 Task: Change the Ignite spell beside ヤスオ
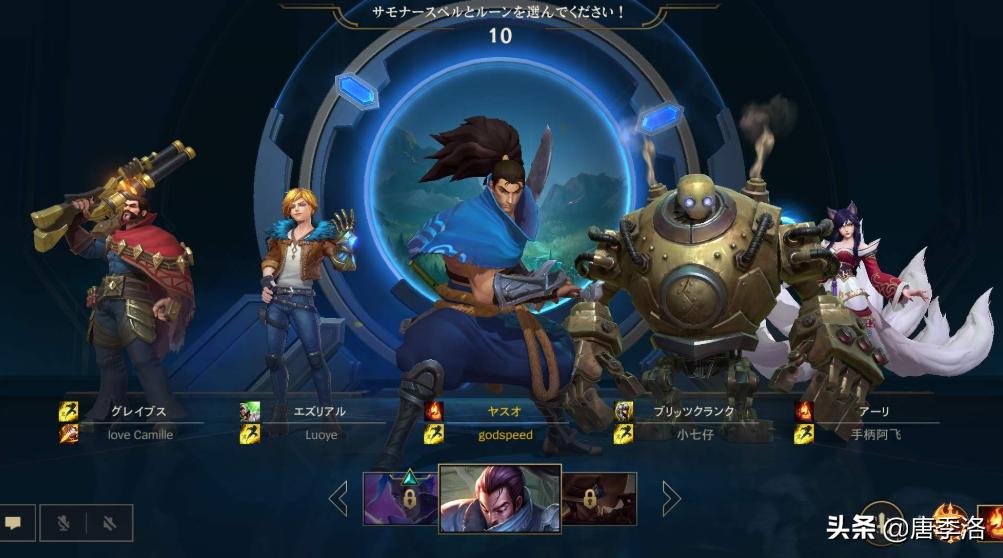click(434, 411)
